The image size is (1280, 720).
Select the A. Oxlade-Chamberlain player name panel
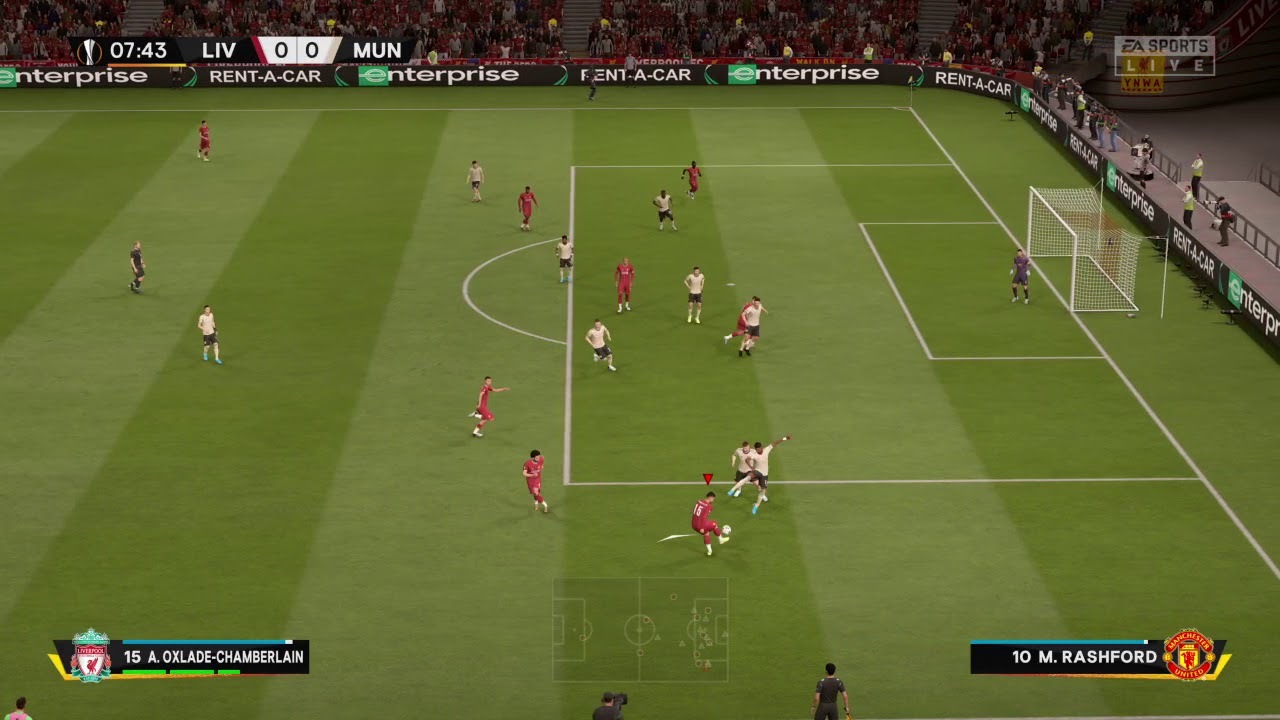pos(214,657)
